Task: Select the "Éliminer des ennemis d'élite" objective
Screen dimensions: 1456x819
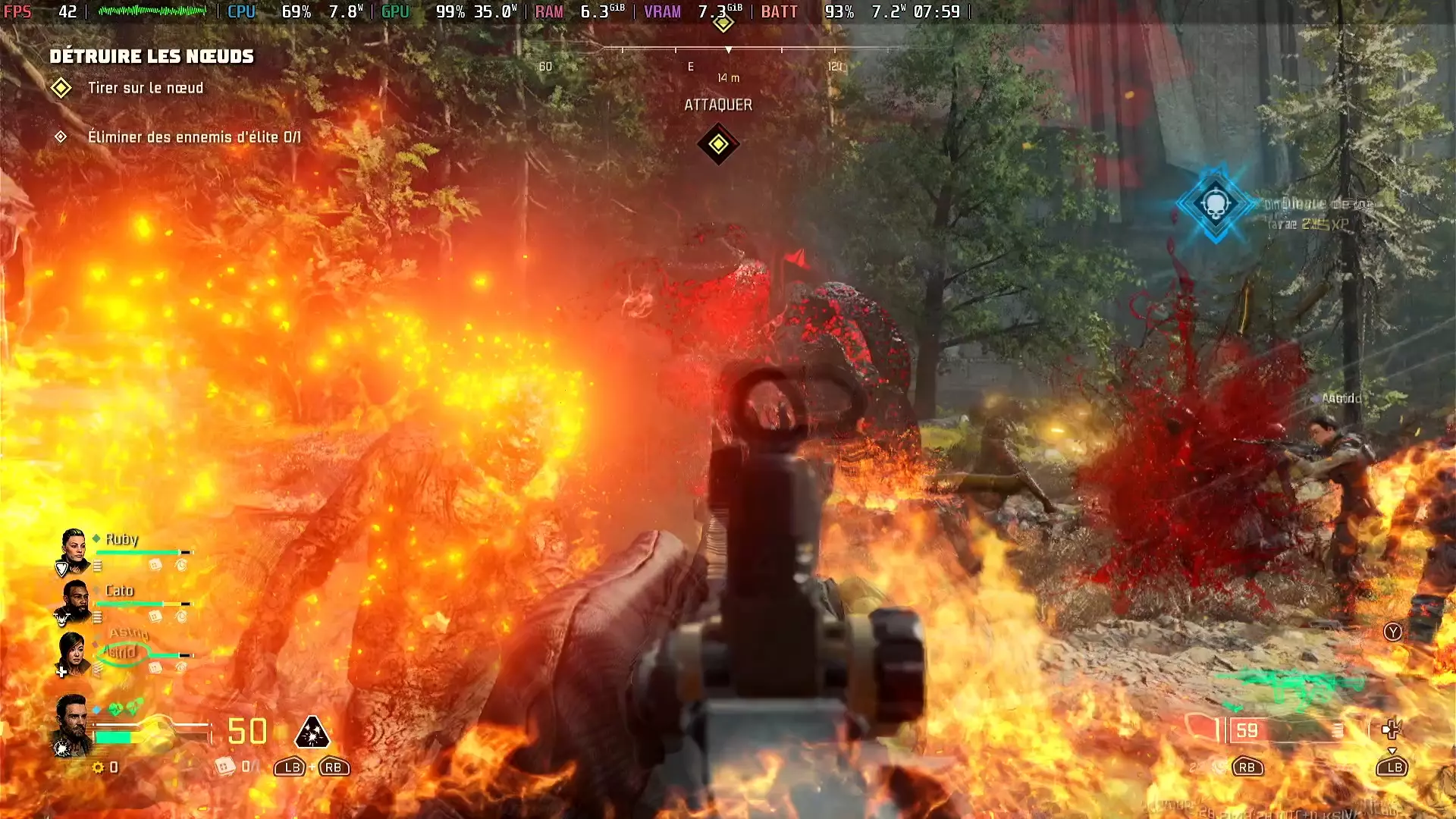Action: (x=194, y=137)
